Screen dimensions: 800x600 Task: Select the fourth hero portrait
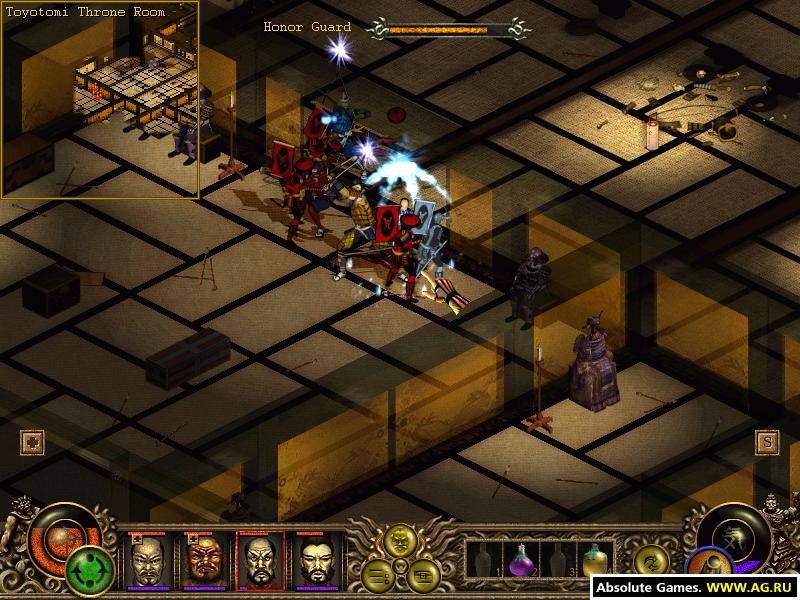click(314, 561)
